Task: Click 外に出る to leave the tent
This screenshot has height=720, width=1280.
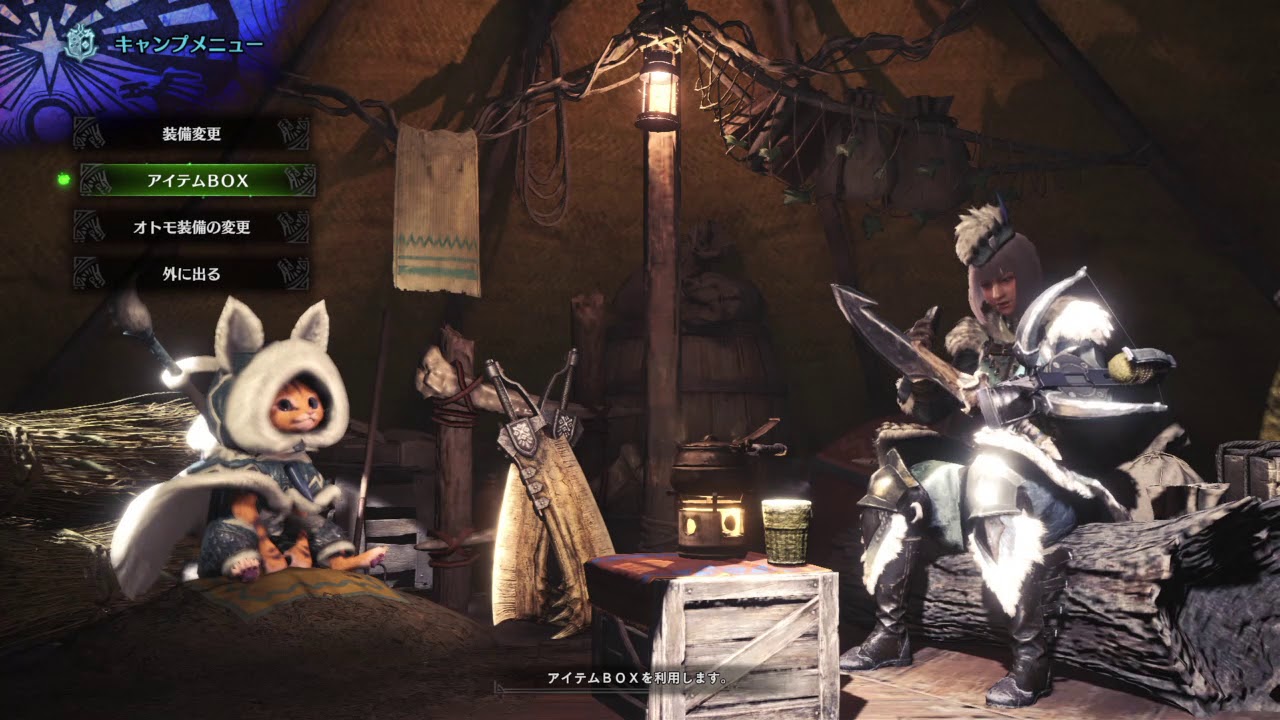Action: click(x=192, y=273)
